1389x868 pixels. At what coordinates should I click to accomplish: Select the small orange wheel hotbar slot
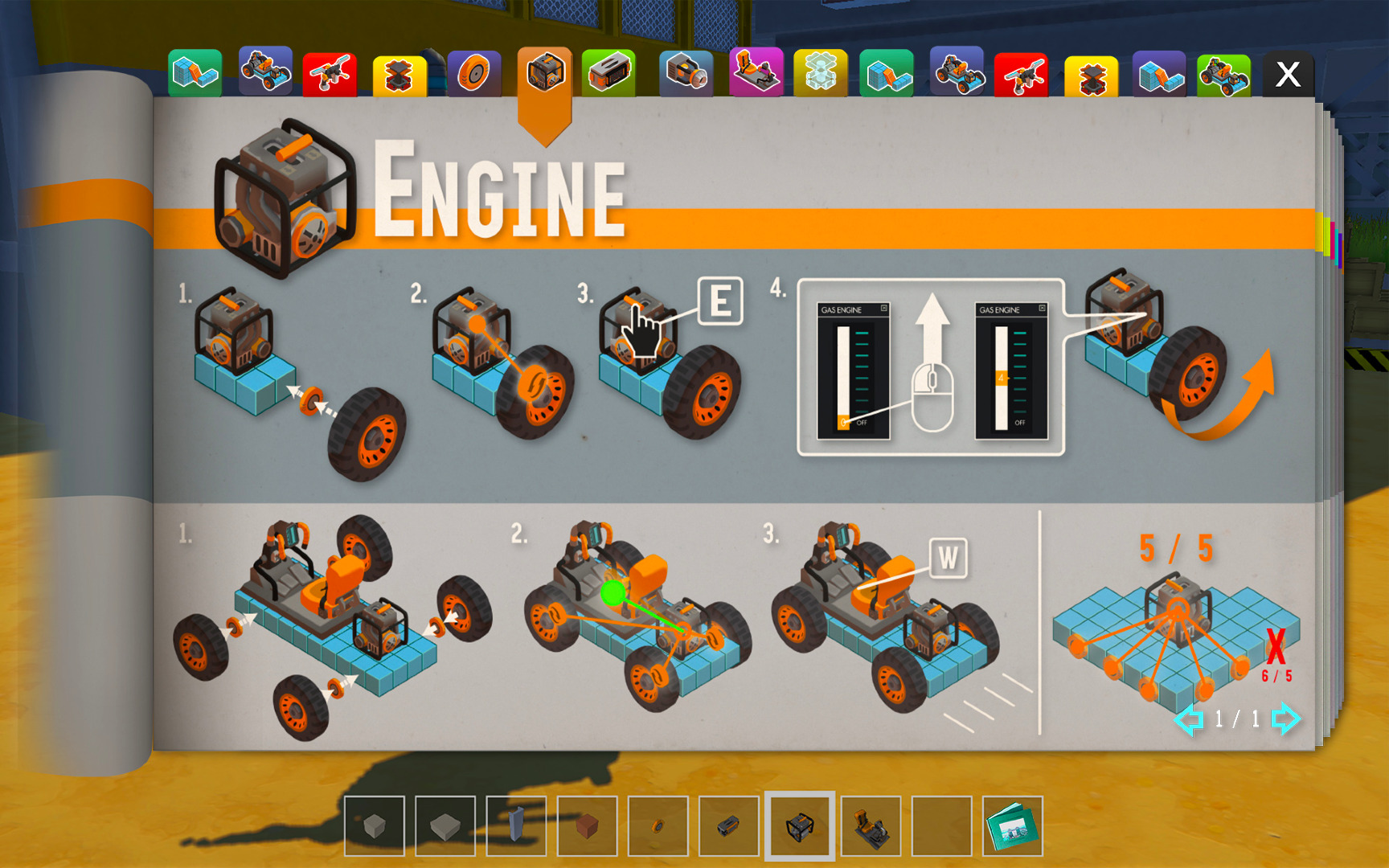point(658,826)
